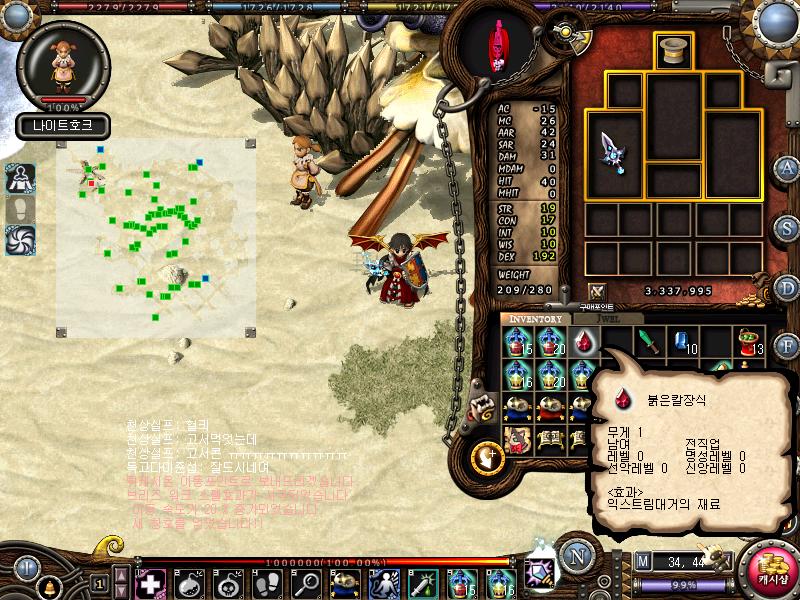Activate the white cross heal hotbar skill
This screenshot has width=800, height=600.
point(151,582)
